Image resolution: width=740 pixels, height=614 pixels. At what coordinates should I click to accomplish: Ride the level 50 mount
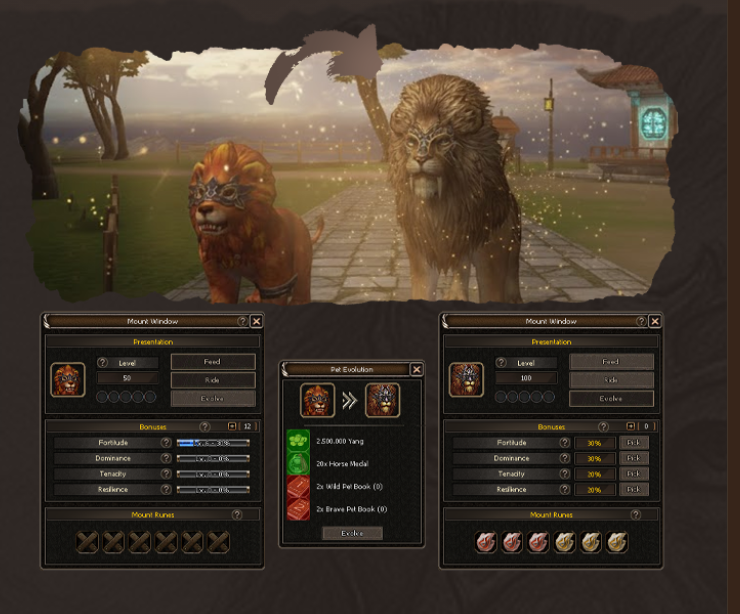click(x=212, y=380)
